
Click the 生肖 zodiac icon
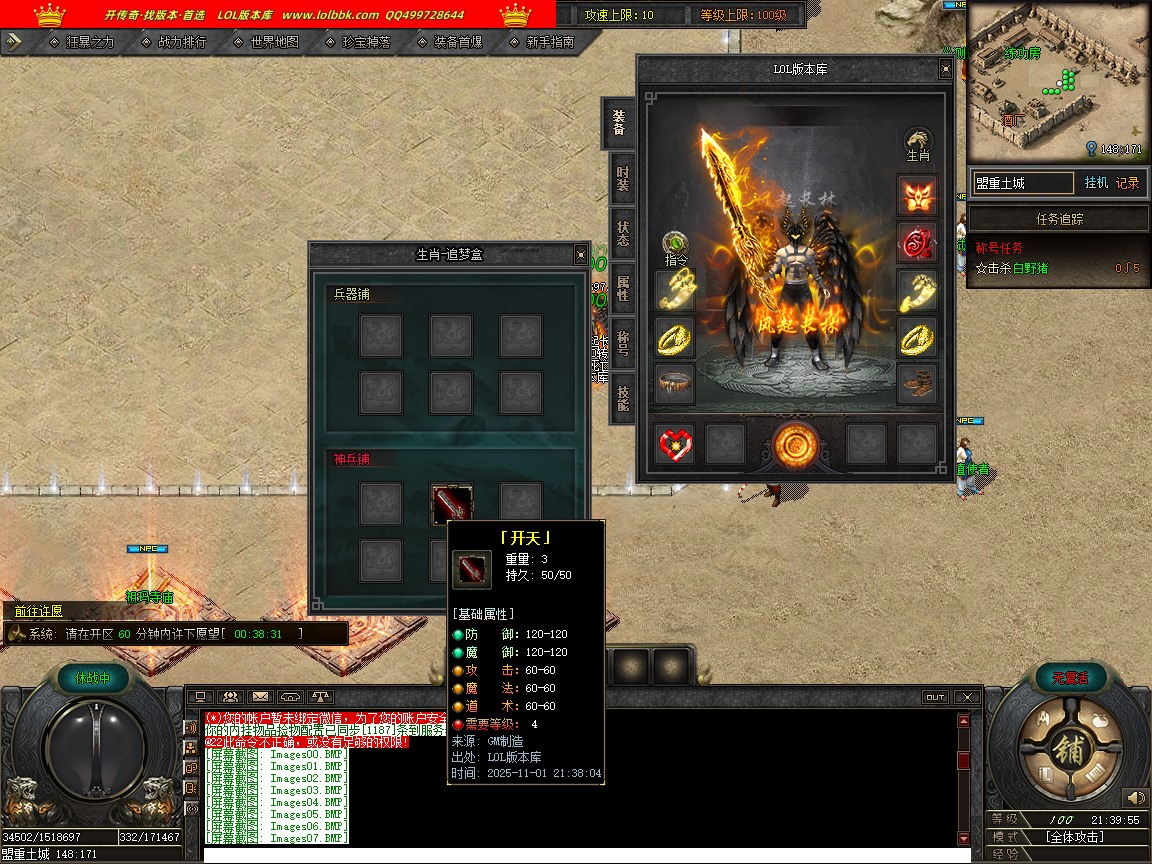(918, 145)
